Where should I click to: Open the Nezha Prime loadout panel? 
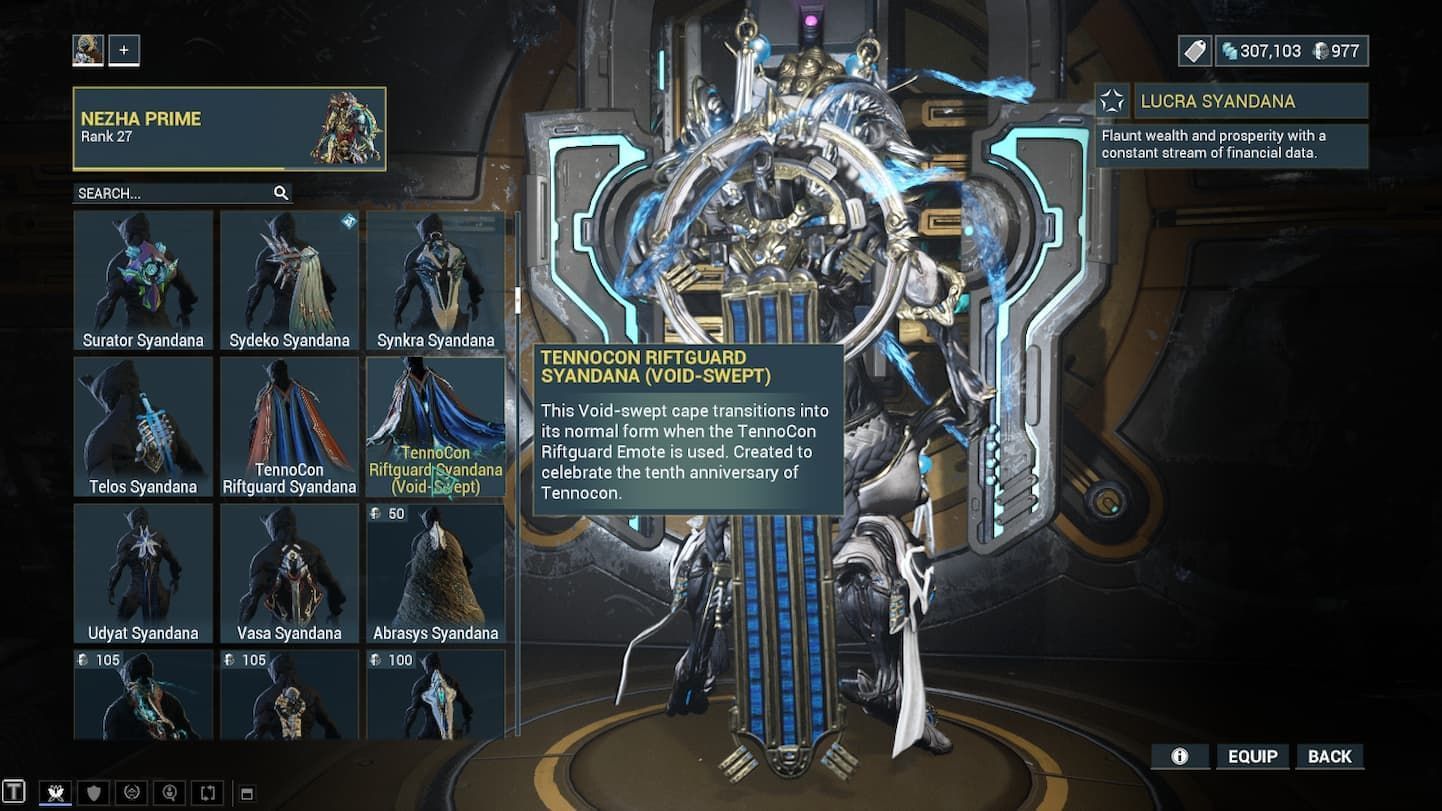tap(229, 127)
